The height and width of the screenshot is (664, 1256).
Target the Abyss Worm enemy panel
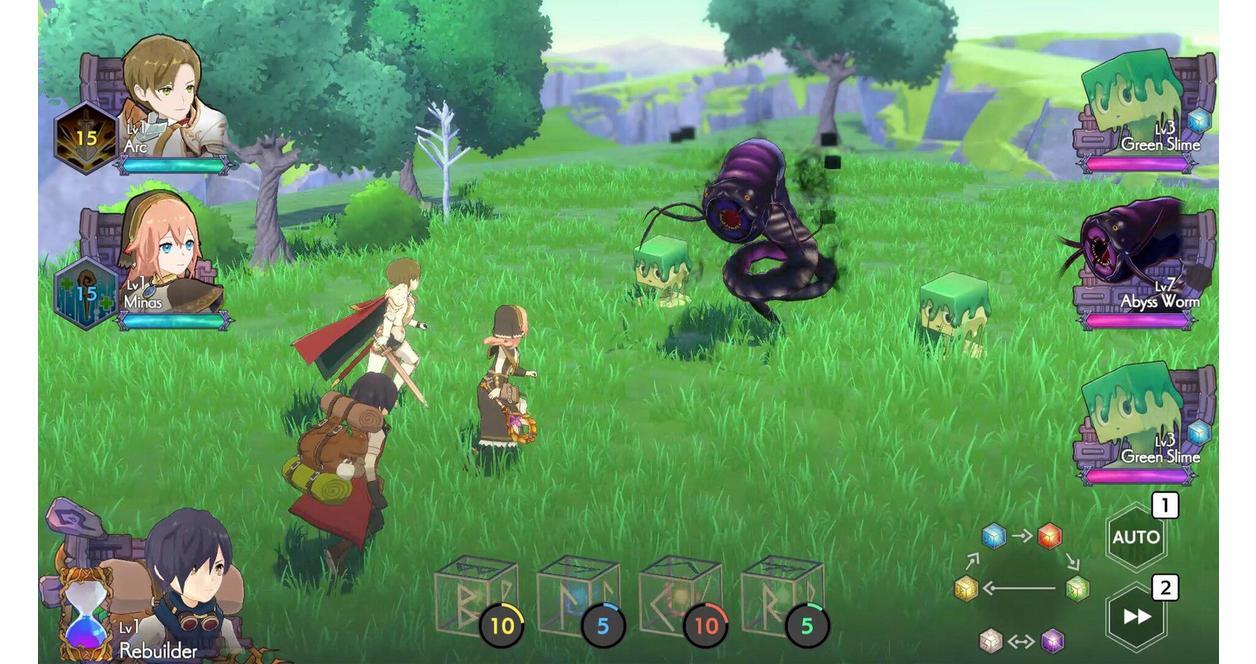[x=1140, y=260]
